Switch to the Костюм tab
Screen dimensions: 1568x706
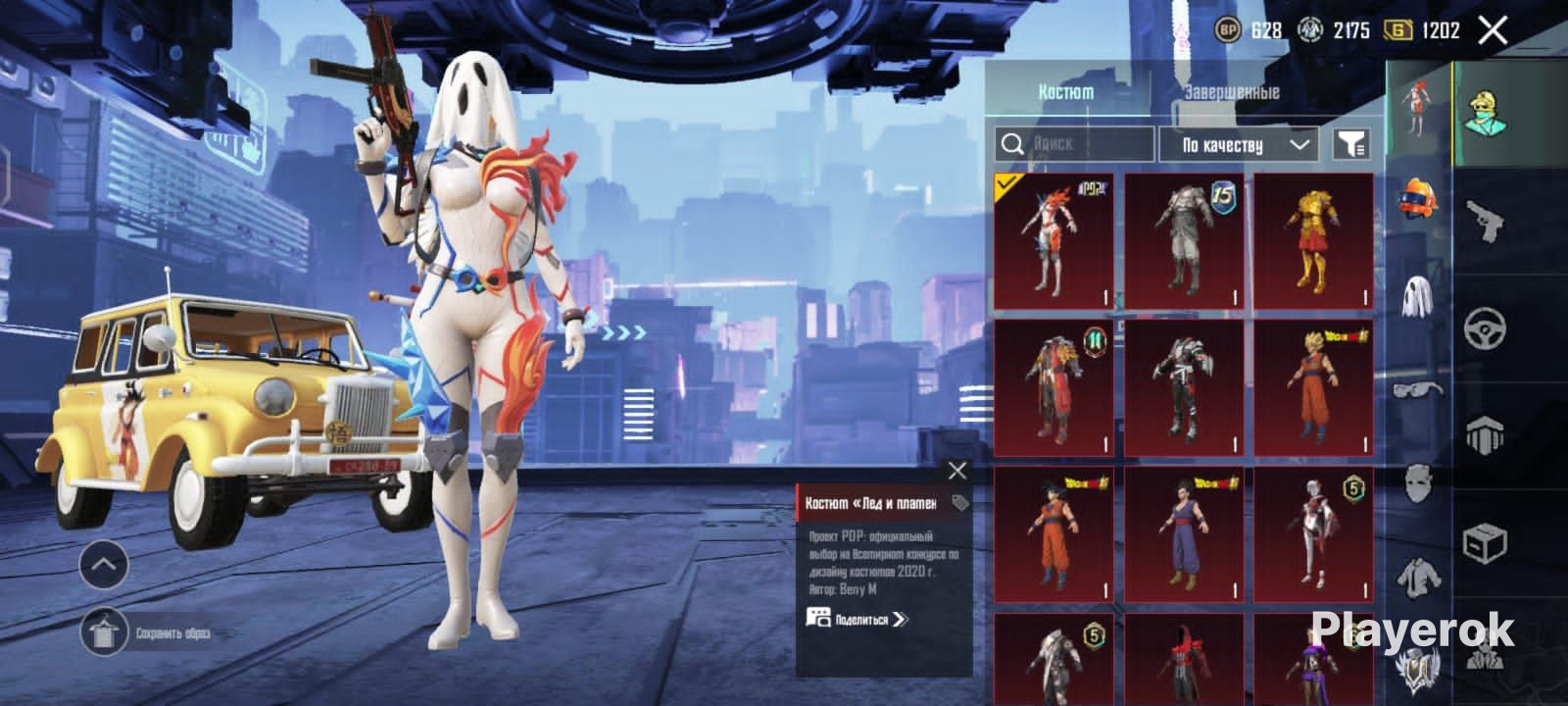(1065, 92)
